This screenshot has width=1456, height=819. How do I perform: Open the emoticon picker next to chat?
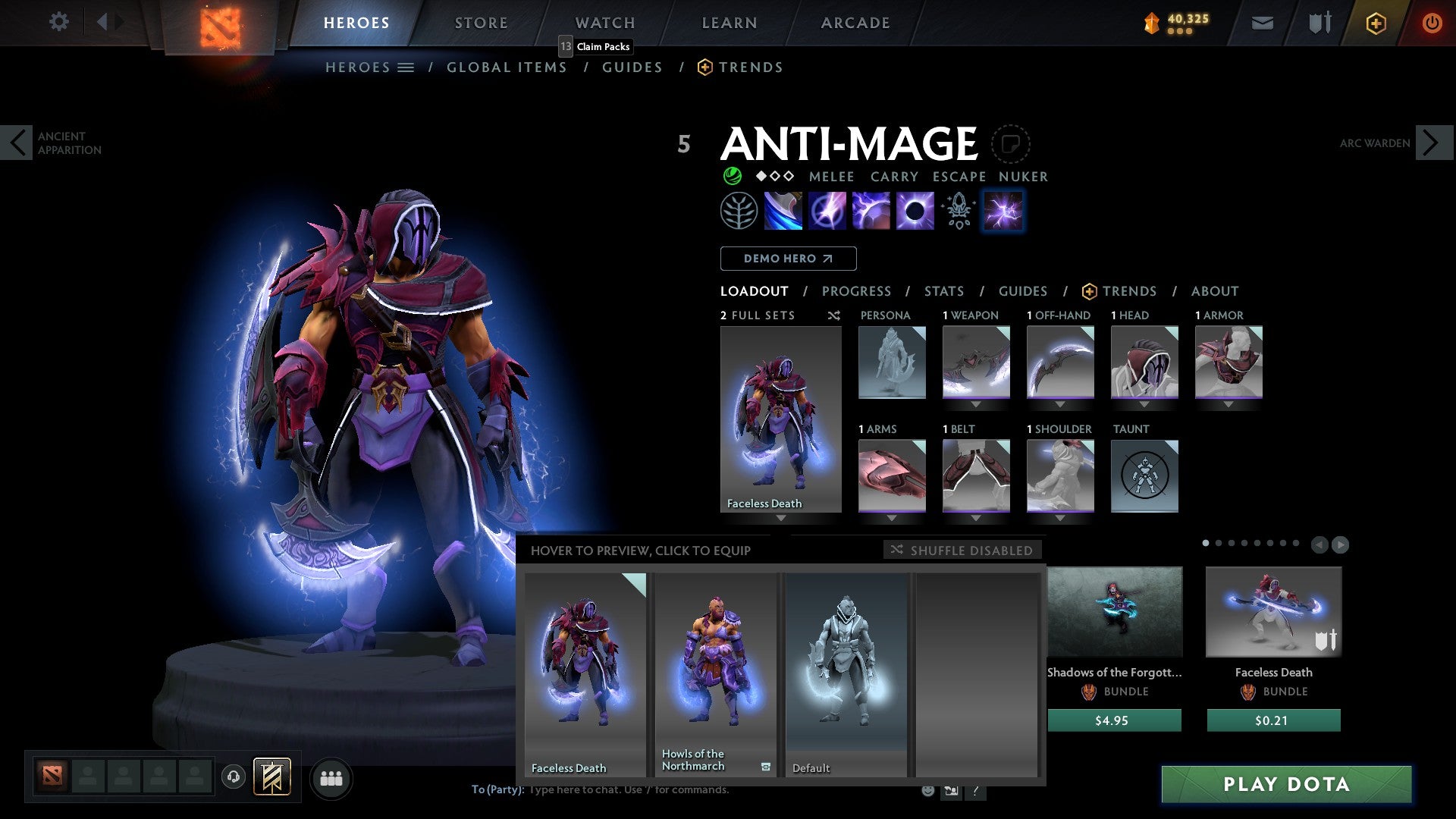coord(927,790)
